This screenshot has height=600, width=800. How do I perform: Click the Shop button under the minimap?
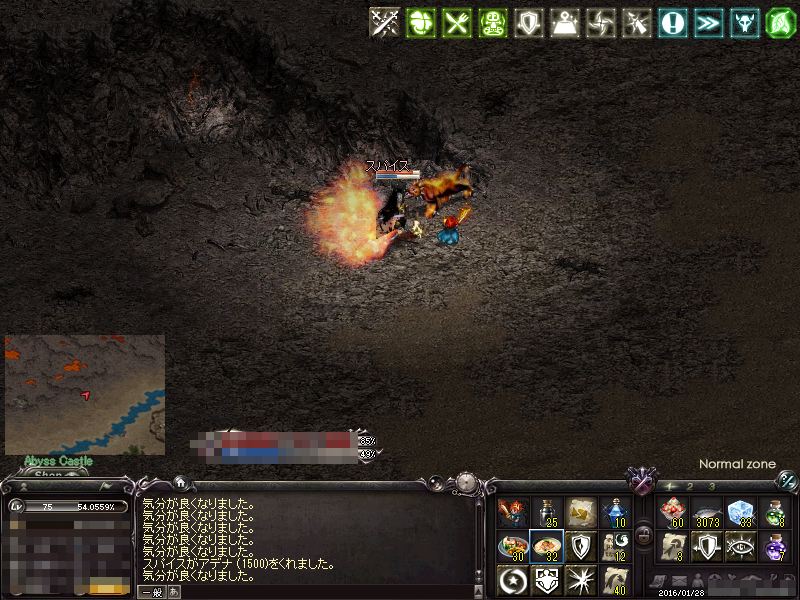point(48,474)
